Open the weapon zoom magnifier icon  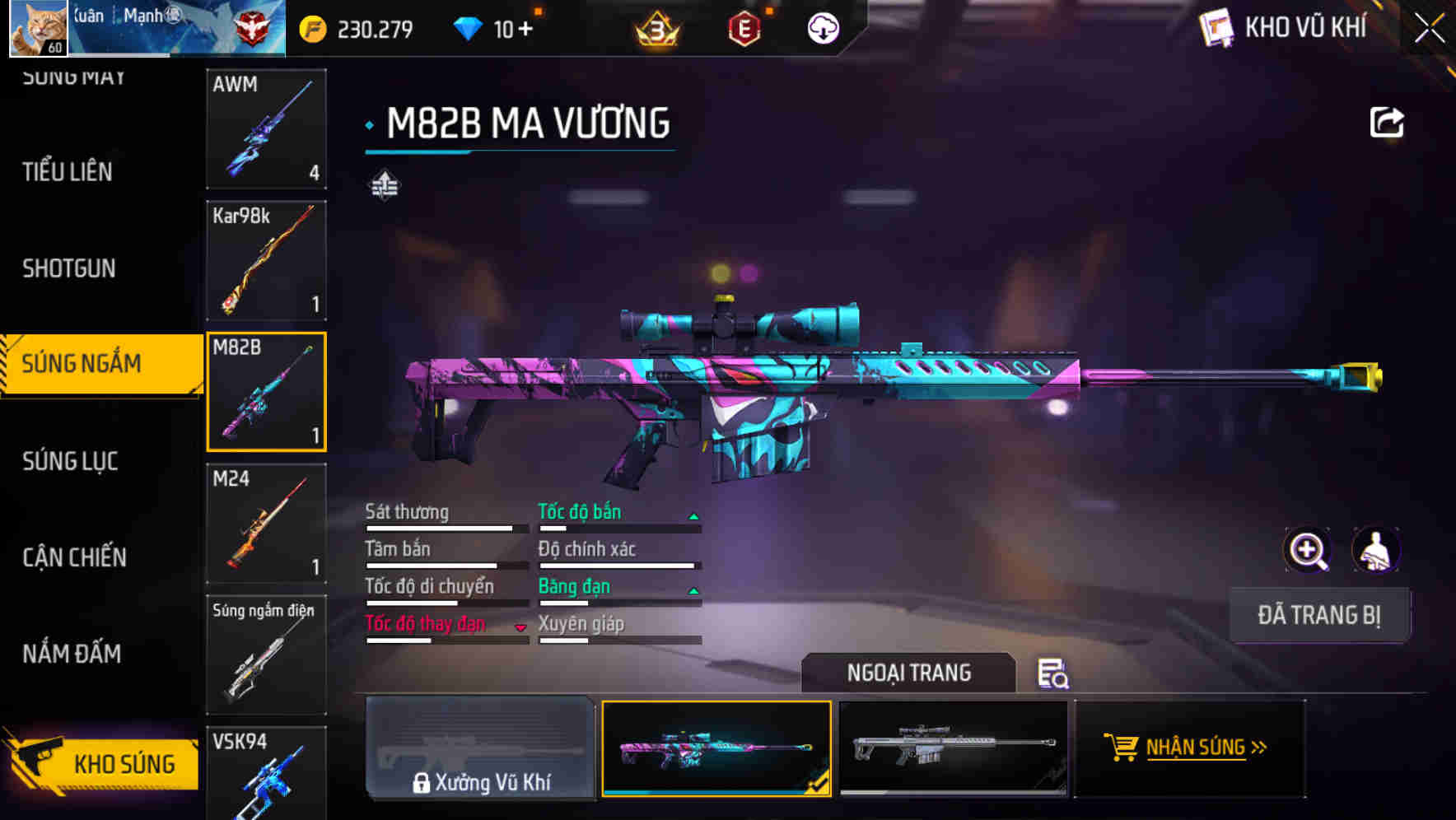[1305, 549]
